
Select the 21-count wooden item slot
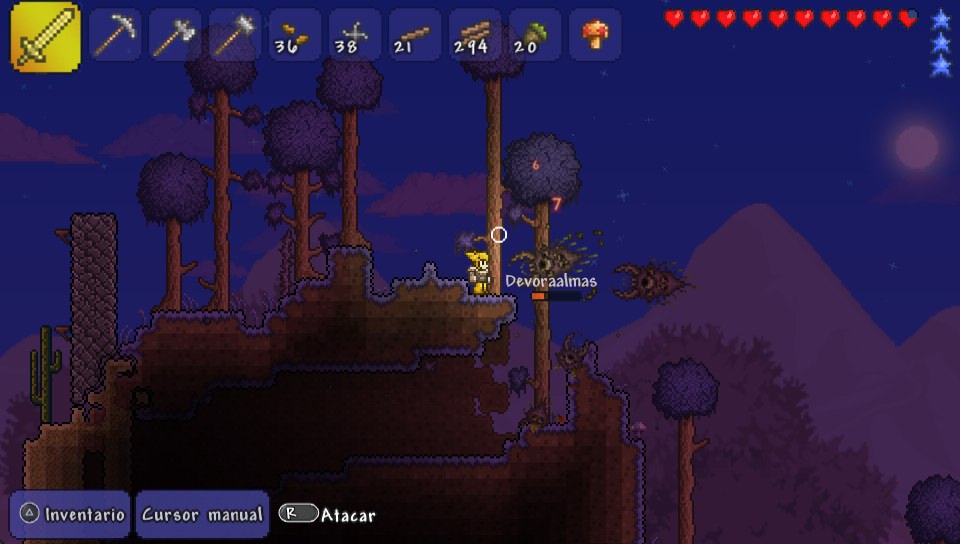click(x=415, y=35)
